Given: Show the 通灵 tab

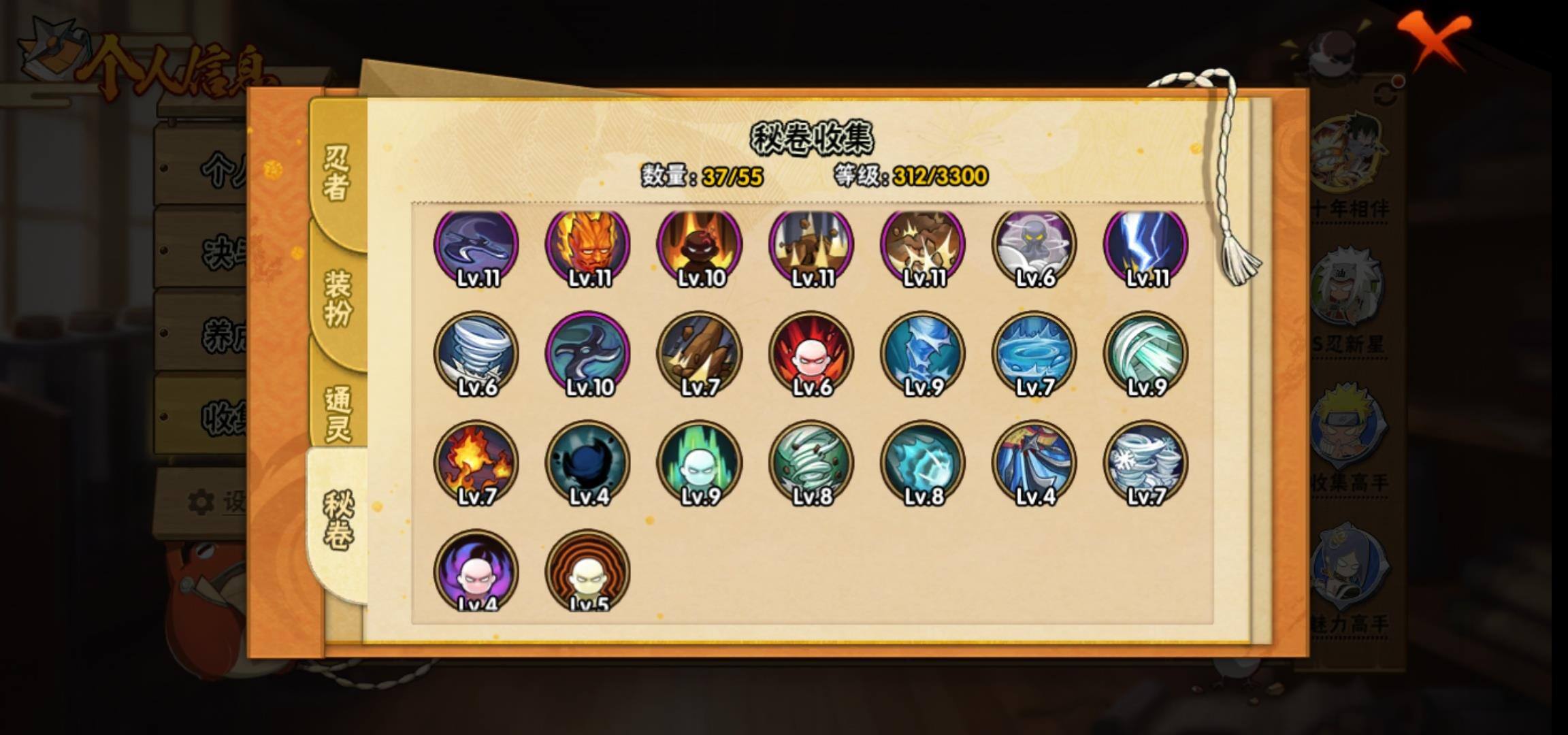Looking at the screenshot, I should click(338, 414).
